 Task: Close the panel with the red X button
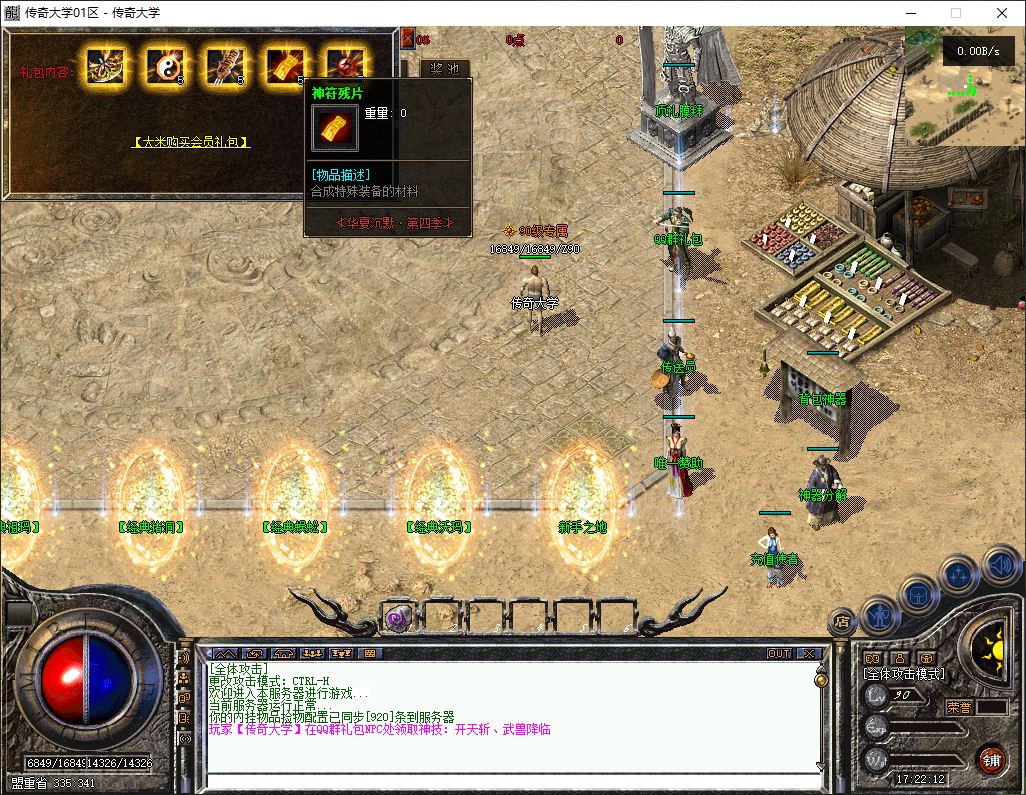pyautogui.click(x=407, y=39)
